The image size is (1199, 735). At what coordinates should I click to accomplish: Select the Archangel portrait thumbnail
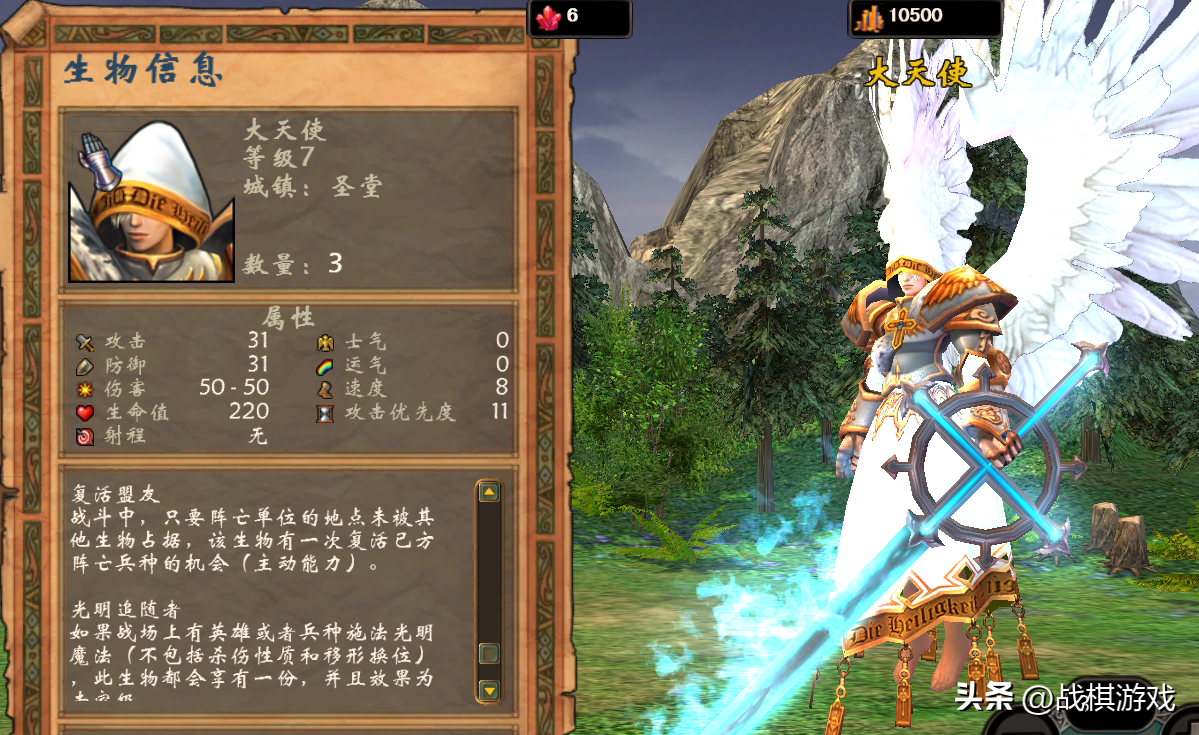151,203
